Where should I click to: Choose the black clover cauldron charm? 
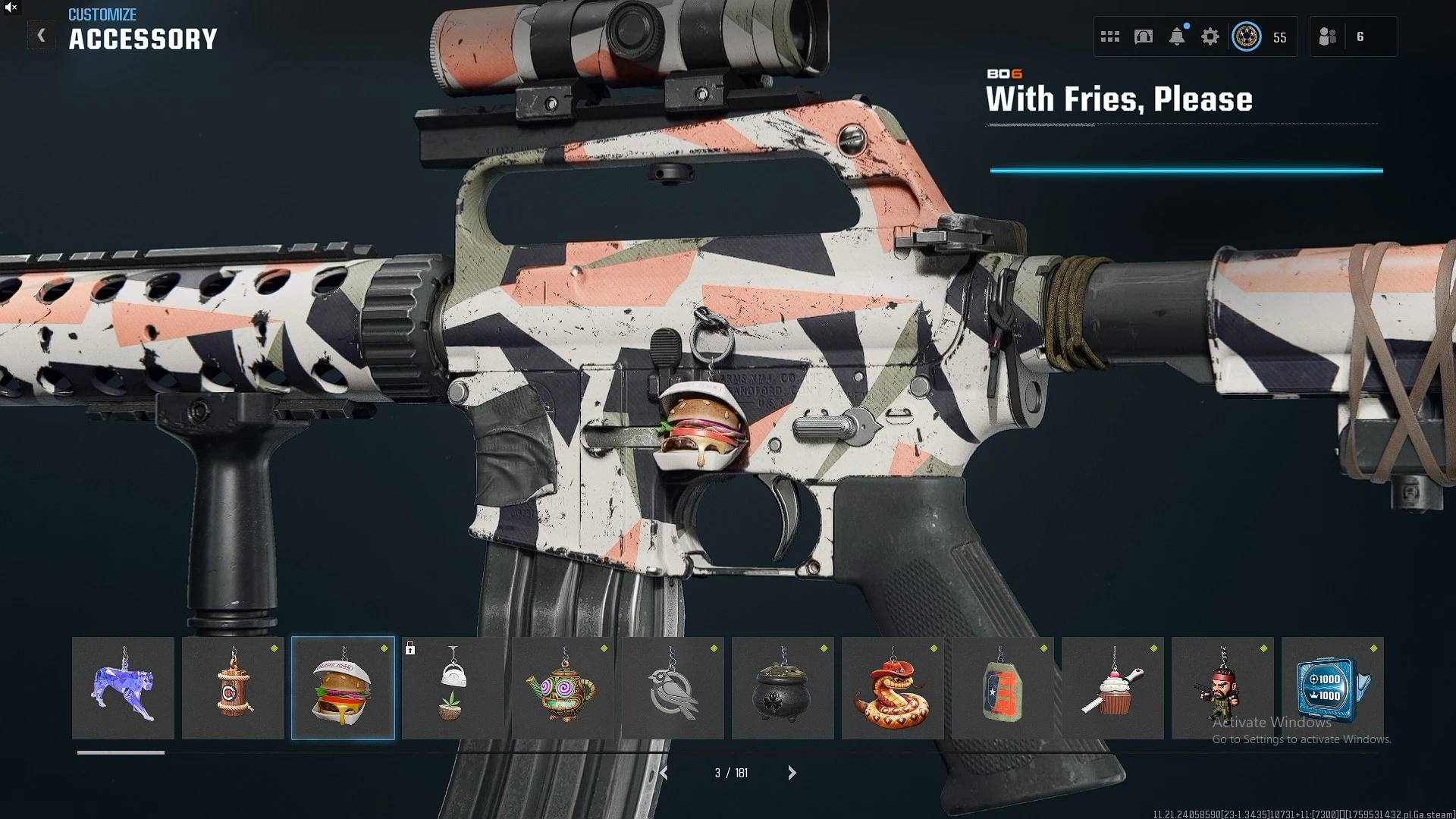coord(783,688)
